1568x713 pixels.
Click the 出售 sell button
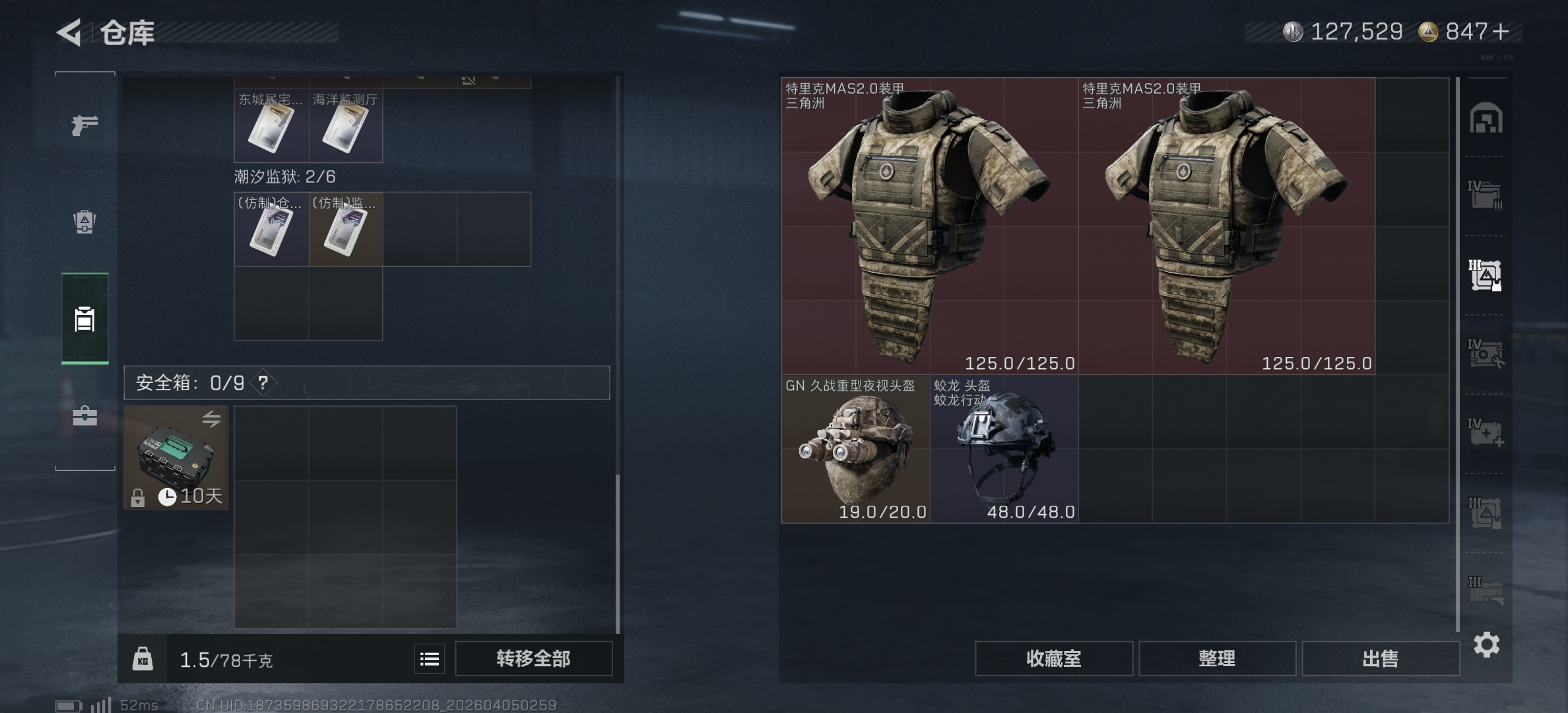[1381, 658]
